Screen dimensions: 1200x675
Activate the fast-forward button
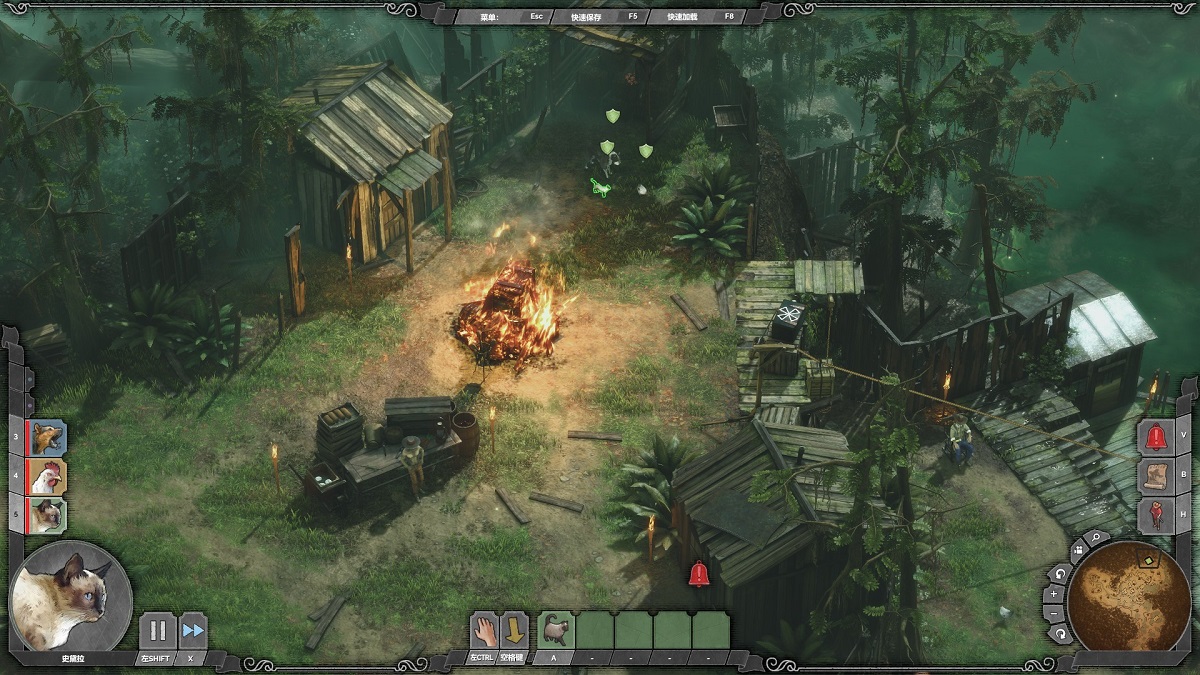pos(193,631)
